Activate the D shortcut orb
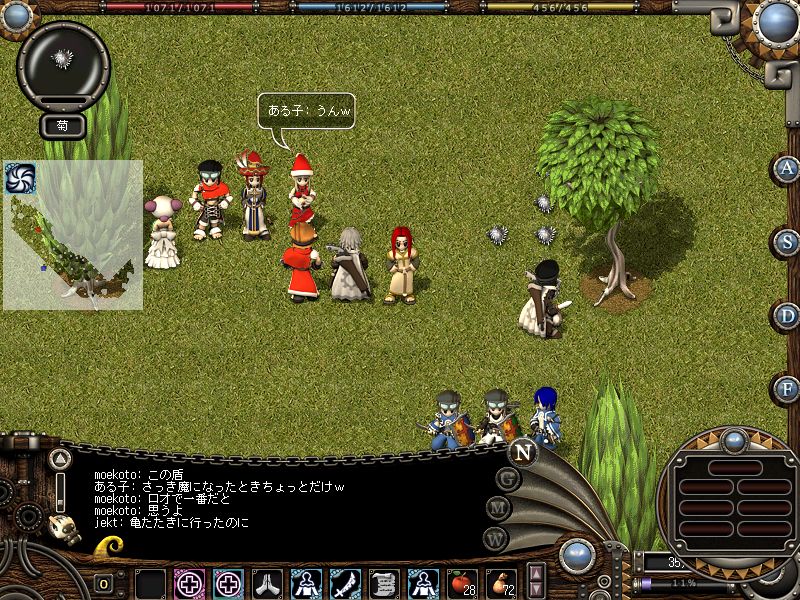This screenshot has height=600, width=800. [x=788, y=316]
